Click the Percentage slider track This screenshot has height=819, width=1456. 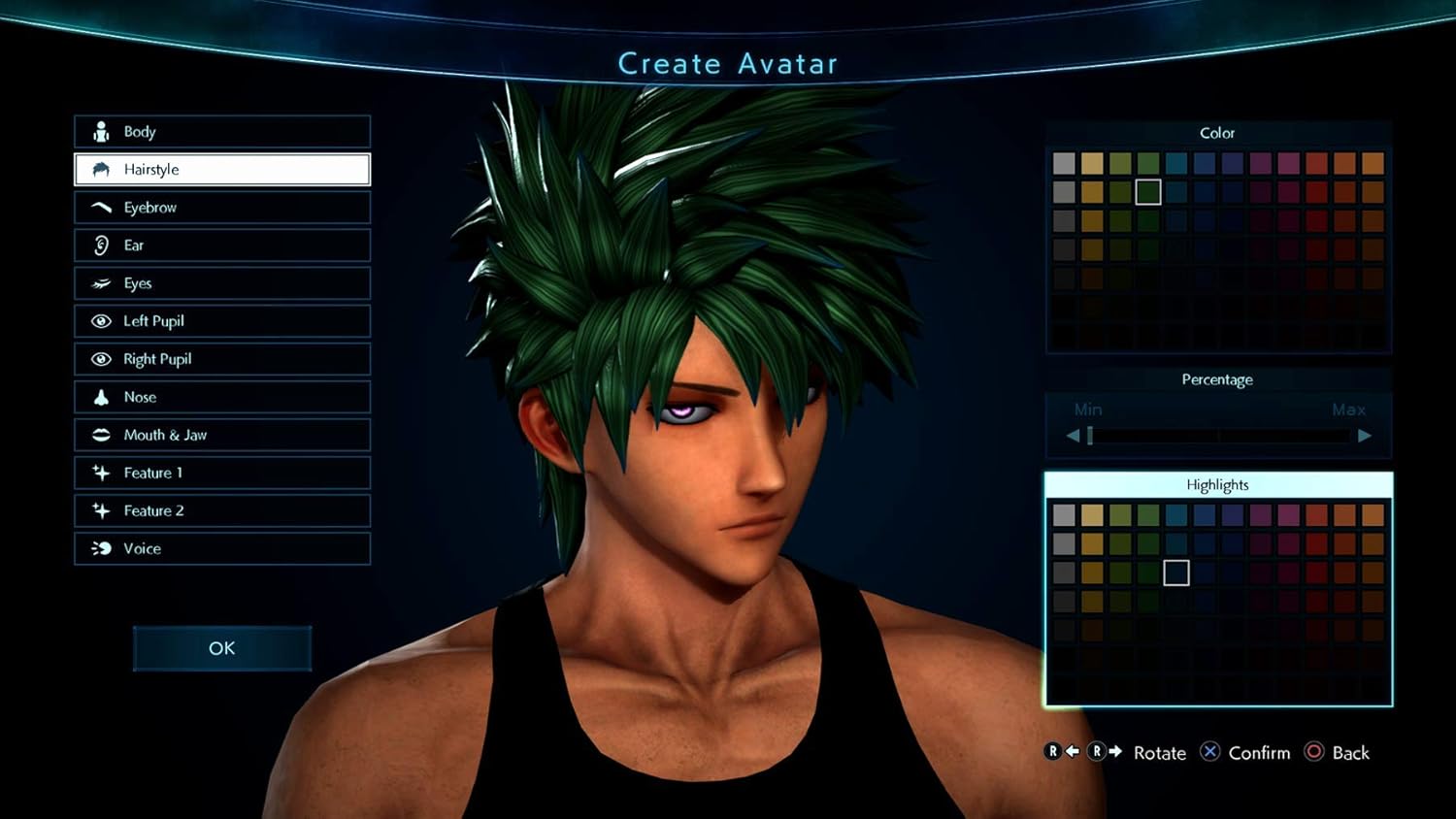click(1218, 436)
